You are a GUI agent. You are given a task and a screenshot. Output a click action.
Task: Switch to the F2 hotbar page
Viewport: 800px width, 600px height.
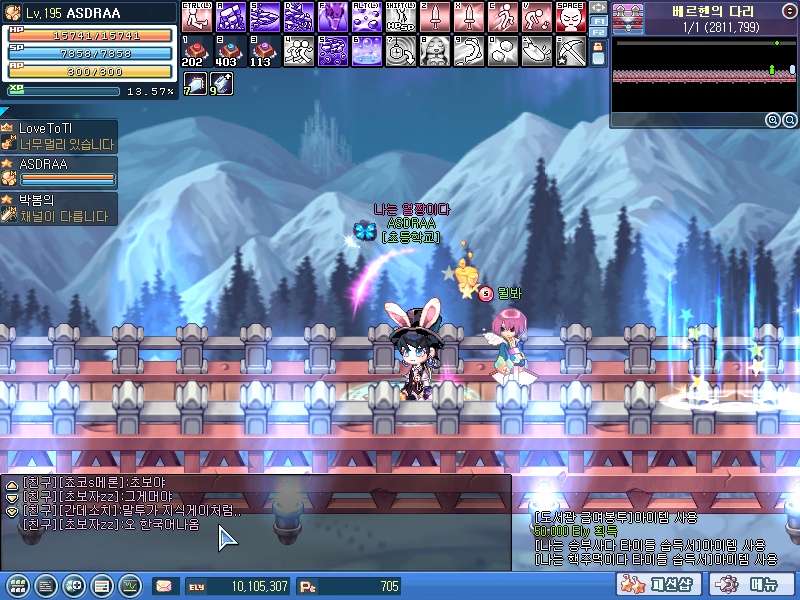(x=599, y=32)
